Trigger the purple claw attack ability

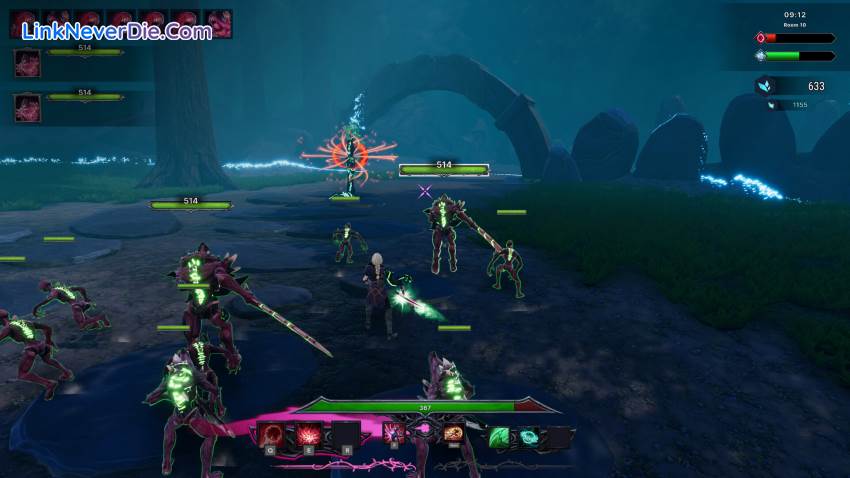[394, 432]
